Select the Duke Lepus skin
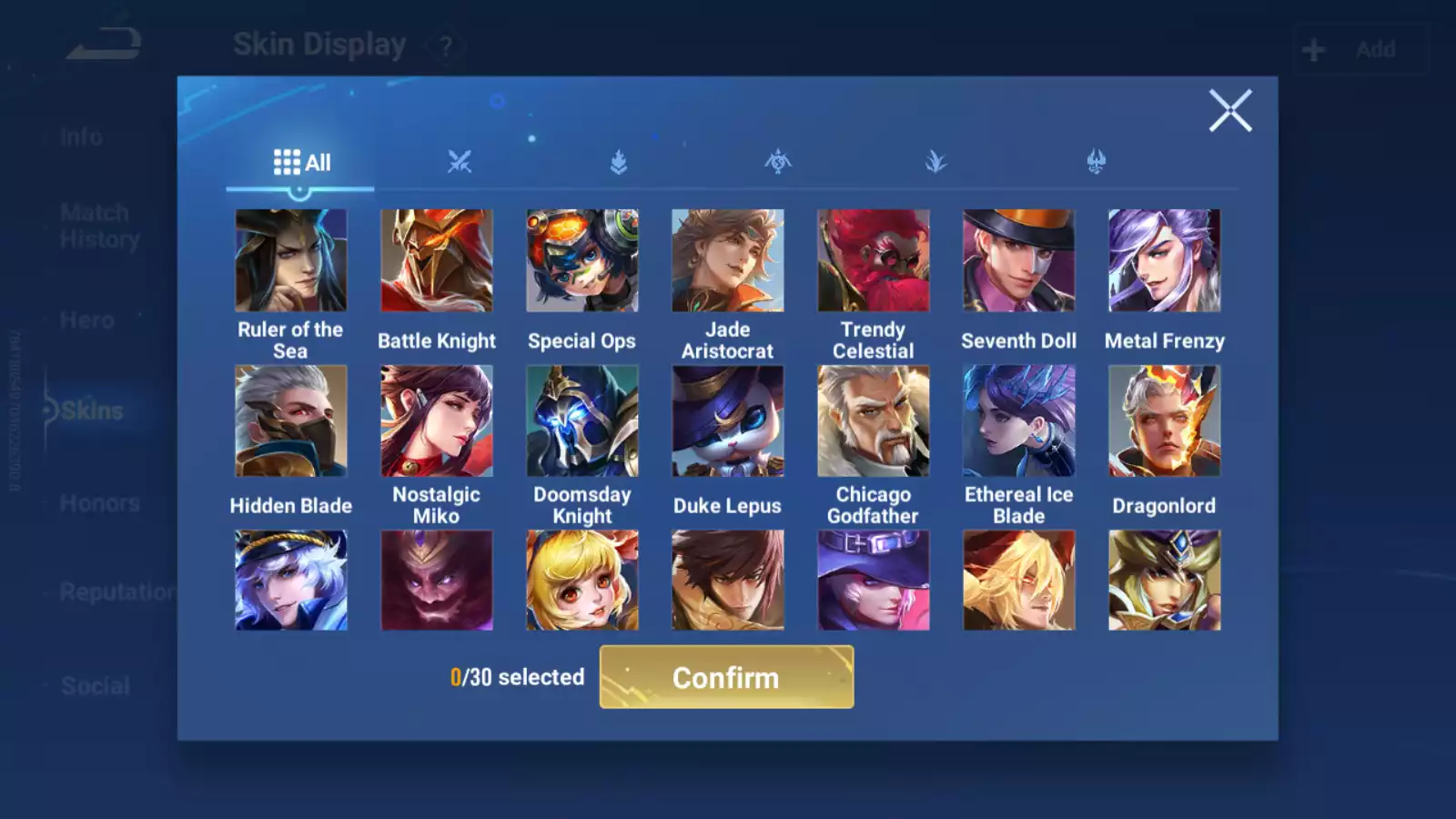 coord(727,420)
